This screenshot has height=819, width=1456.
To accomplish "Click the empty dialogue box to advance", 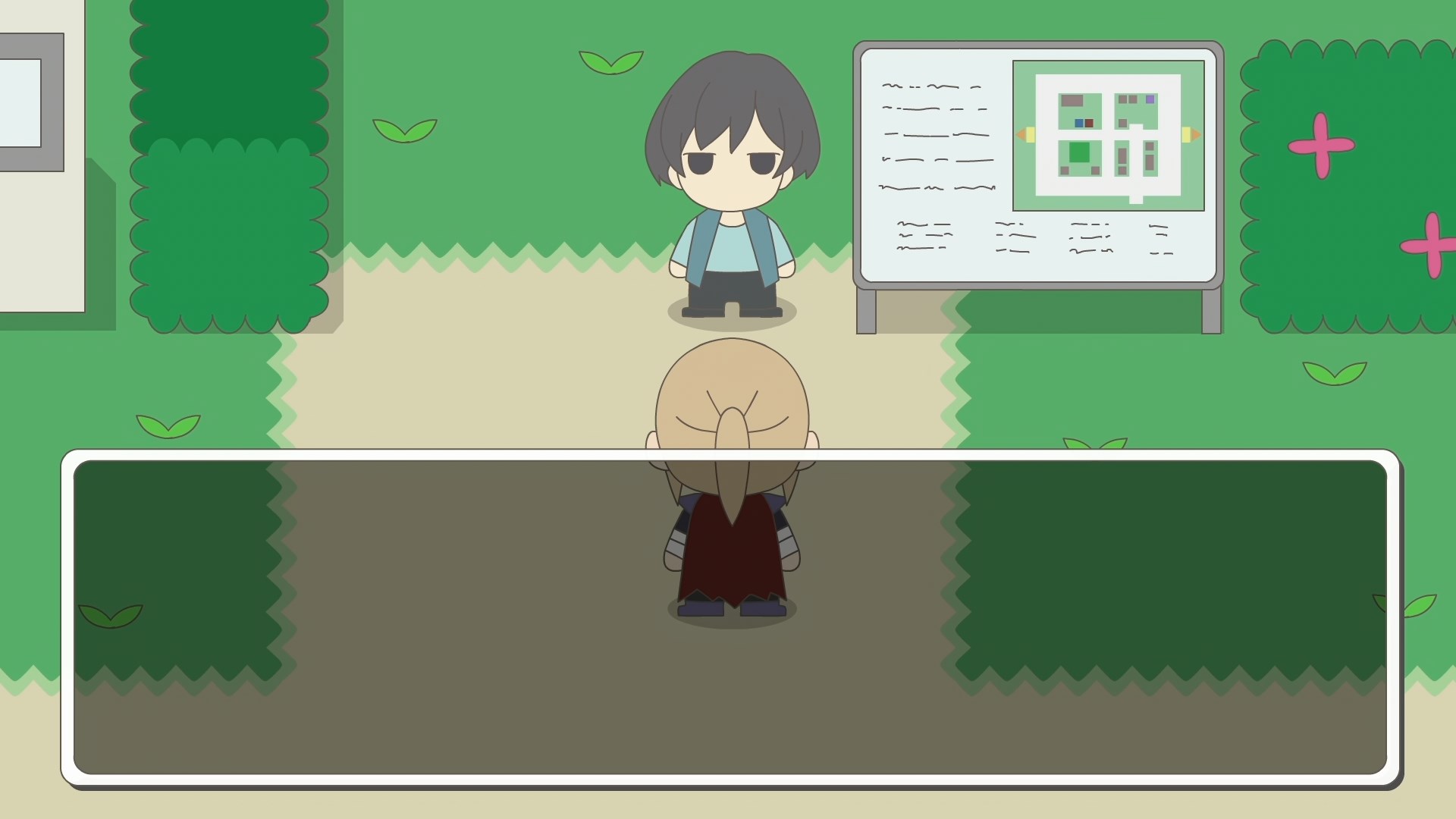I will (730, 617).
